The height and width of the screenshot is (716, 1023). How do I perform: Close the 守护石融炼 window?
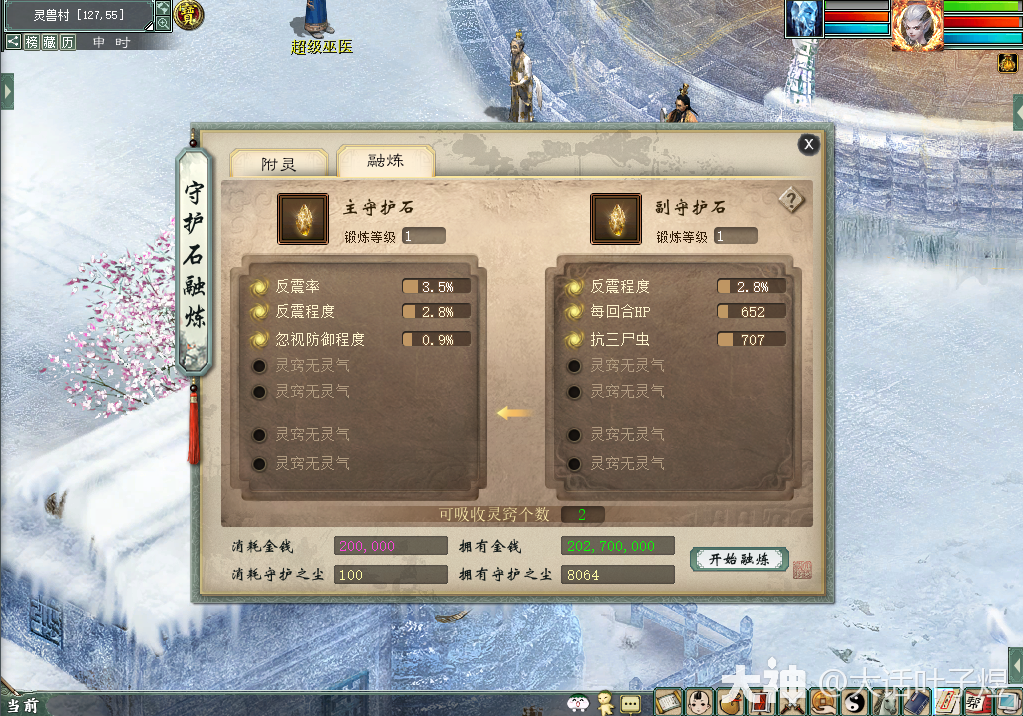pos(808,145)
